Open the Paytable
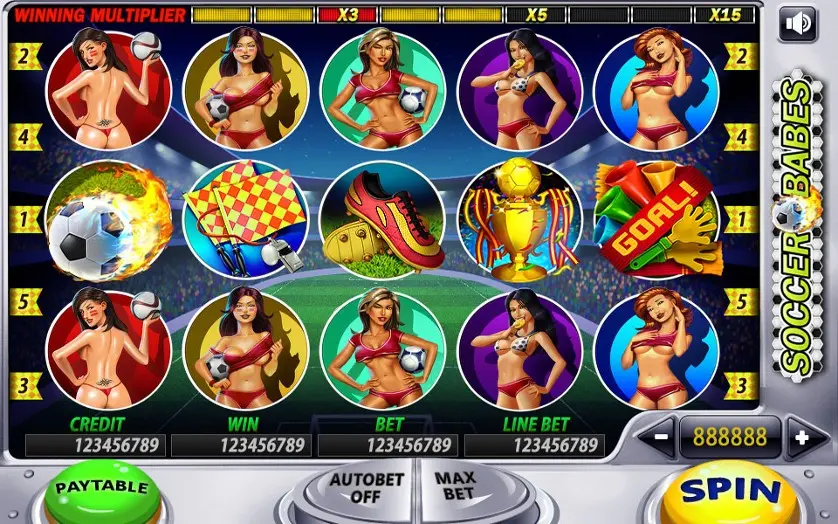Image resolution: width=838 pixels, height=524 pixels. coord(102,490)
